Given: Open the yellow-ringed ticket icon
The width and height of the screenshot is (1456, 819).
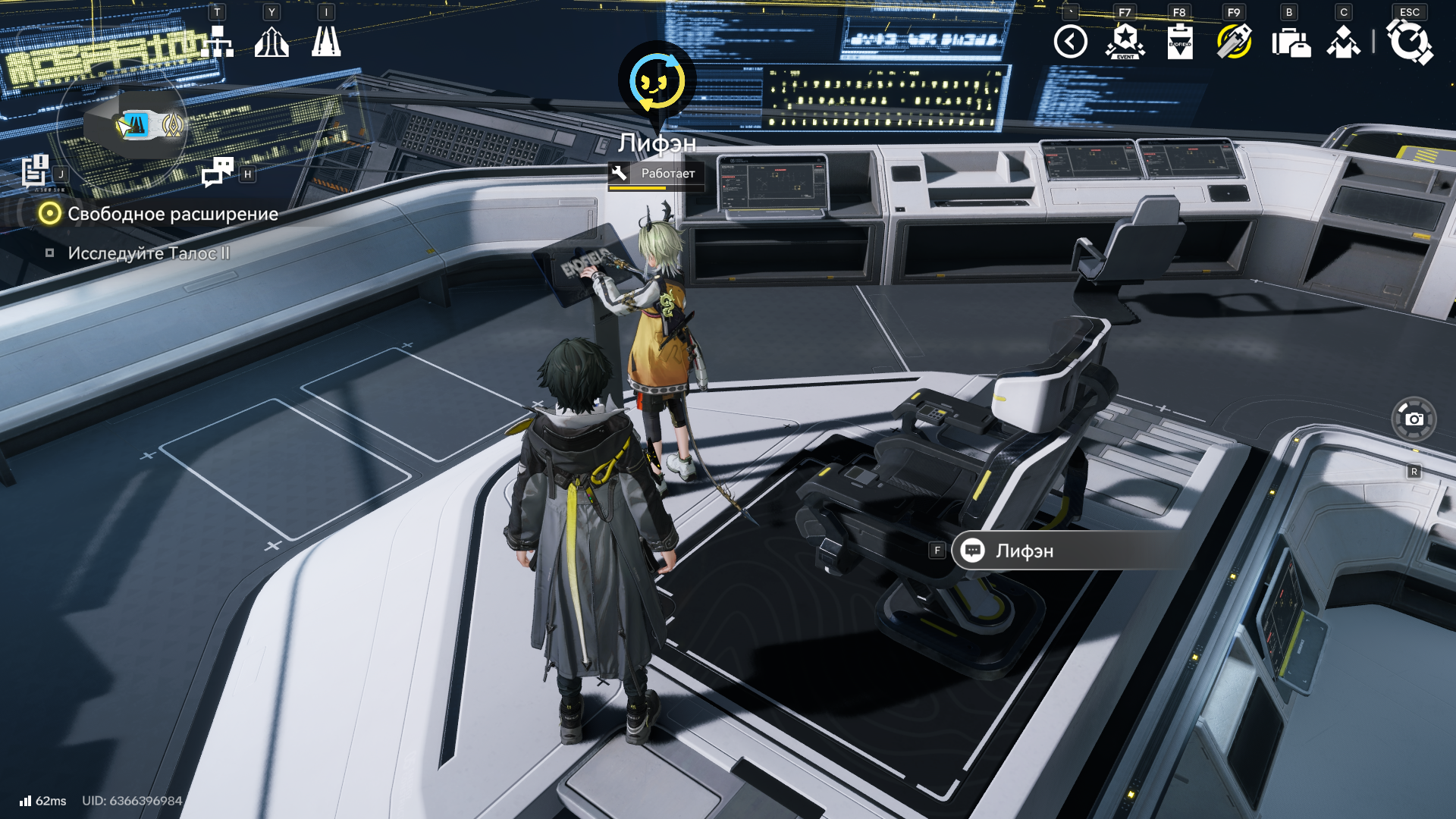Looking at the screenshot, I should pos(1234,42).
